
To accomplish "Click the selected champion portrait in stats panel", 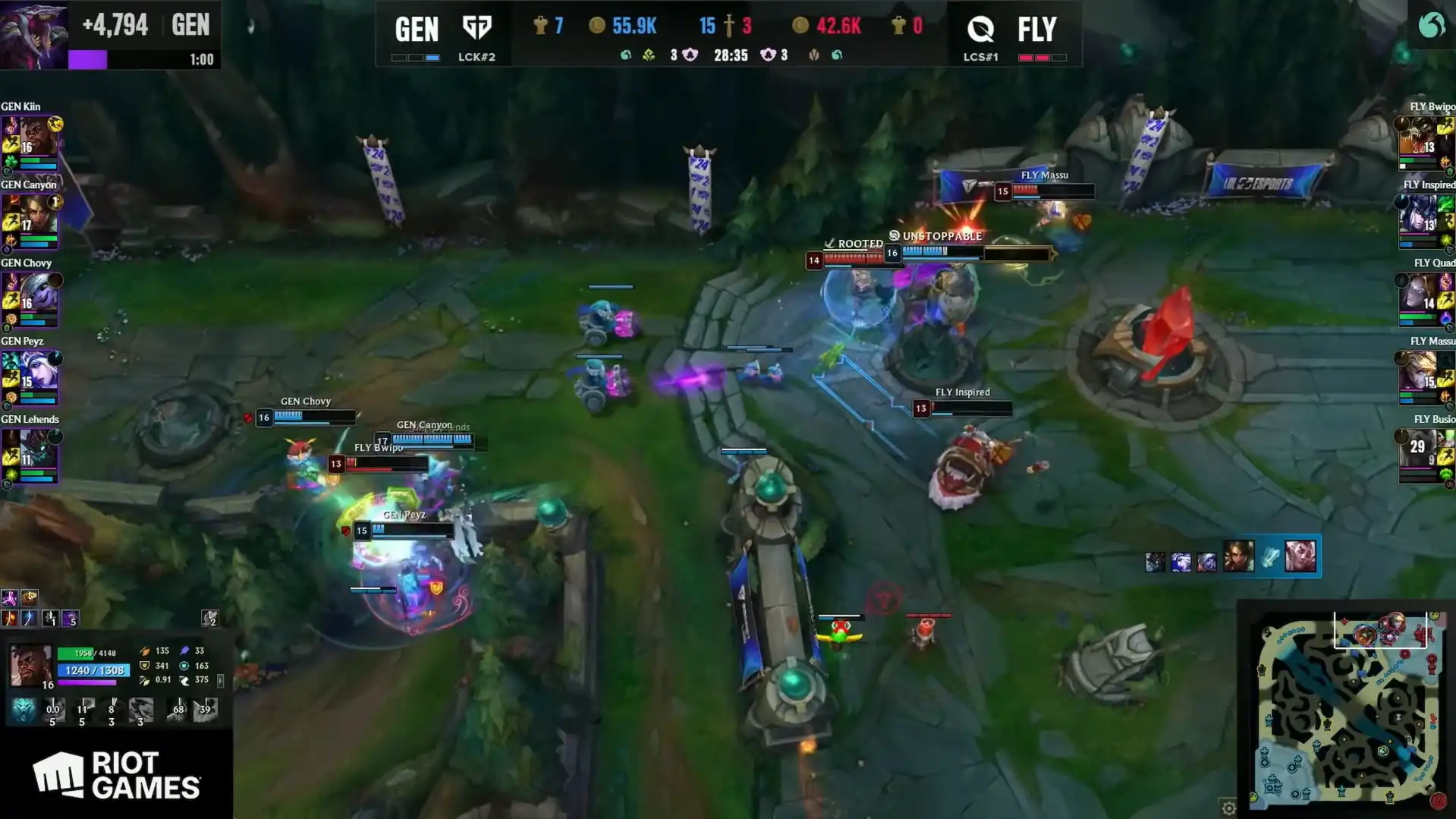I will coord(30,664).
